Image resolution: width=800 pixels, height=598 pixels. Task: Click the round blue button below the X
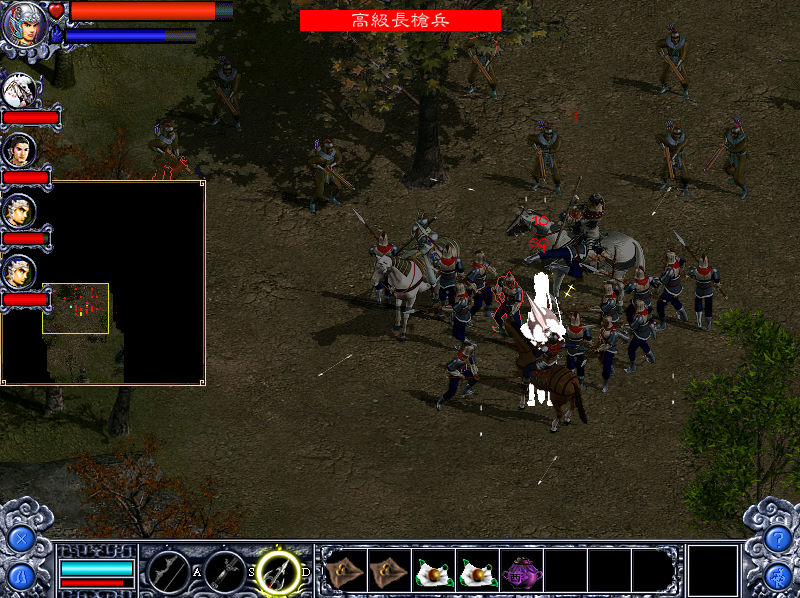pyautogui.click(x=20, y=577)
